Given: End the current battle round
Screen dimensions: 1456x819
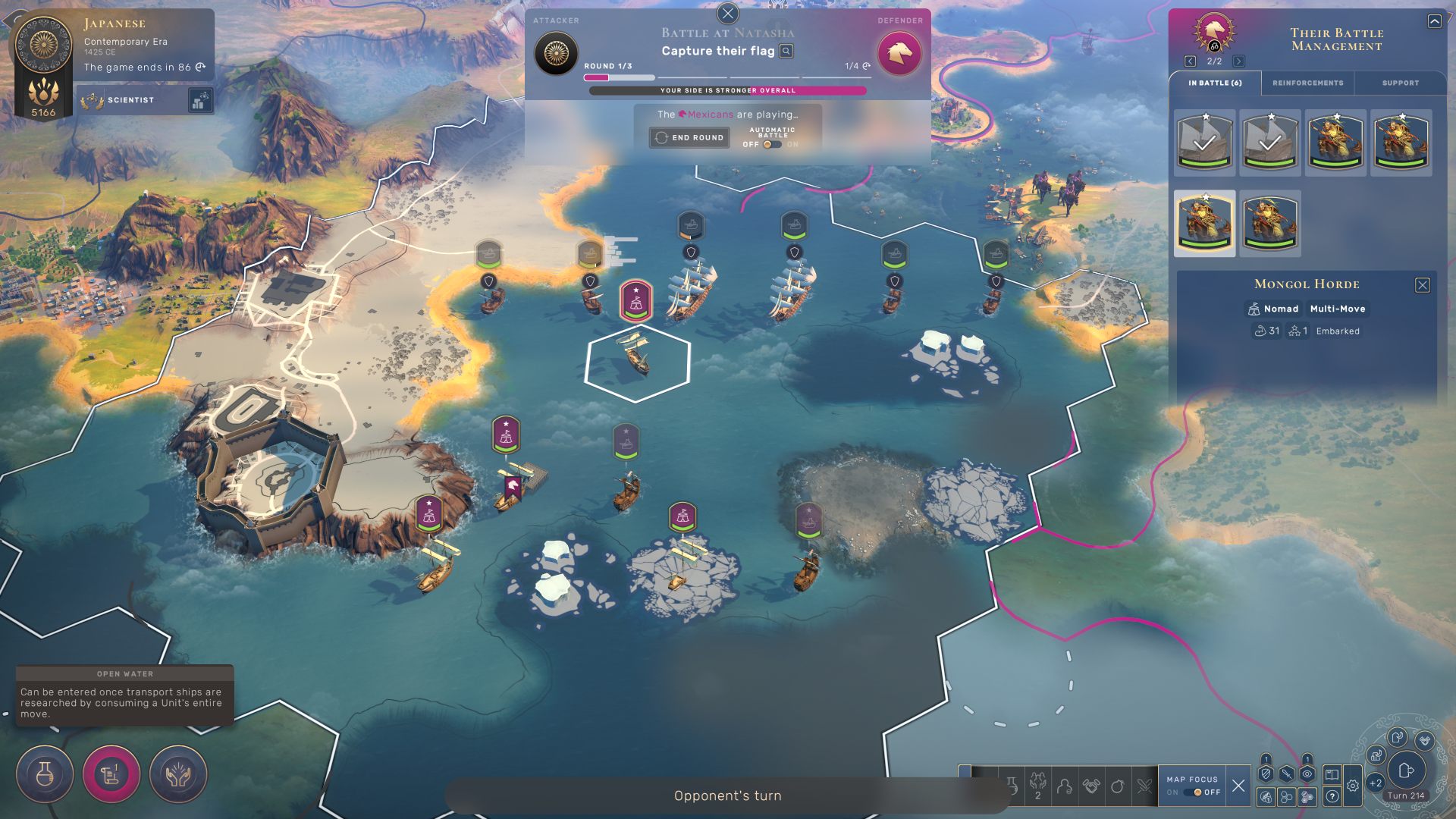Looking at the screenshot, I should point(689,137).
